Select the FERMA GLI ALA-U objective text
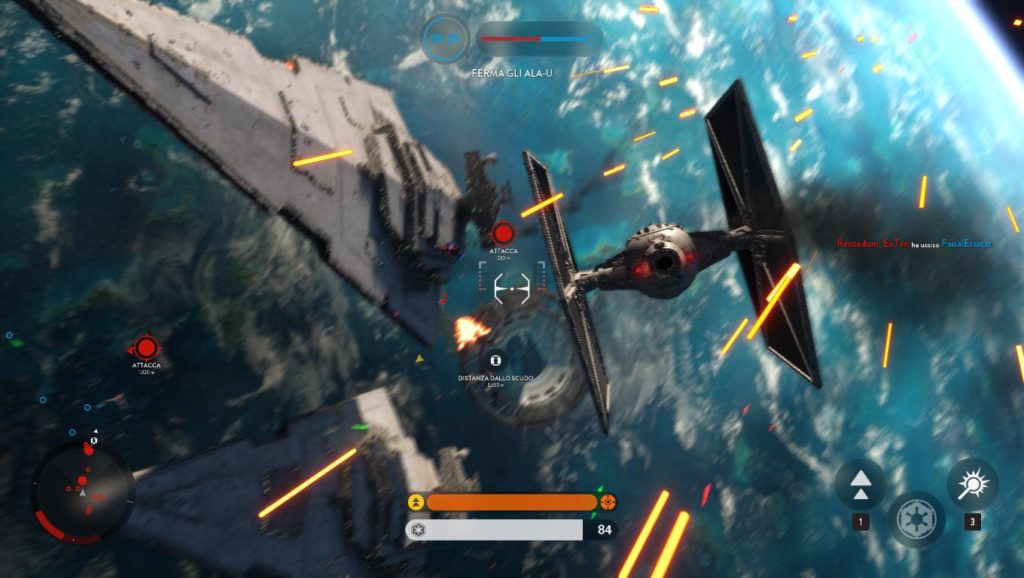 point(512,73)
